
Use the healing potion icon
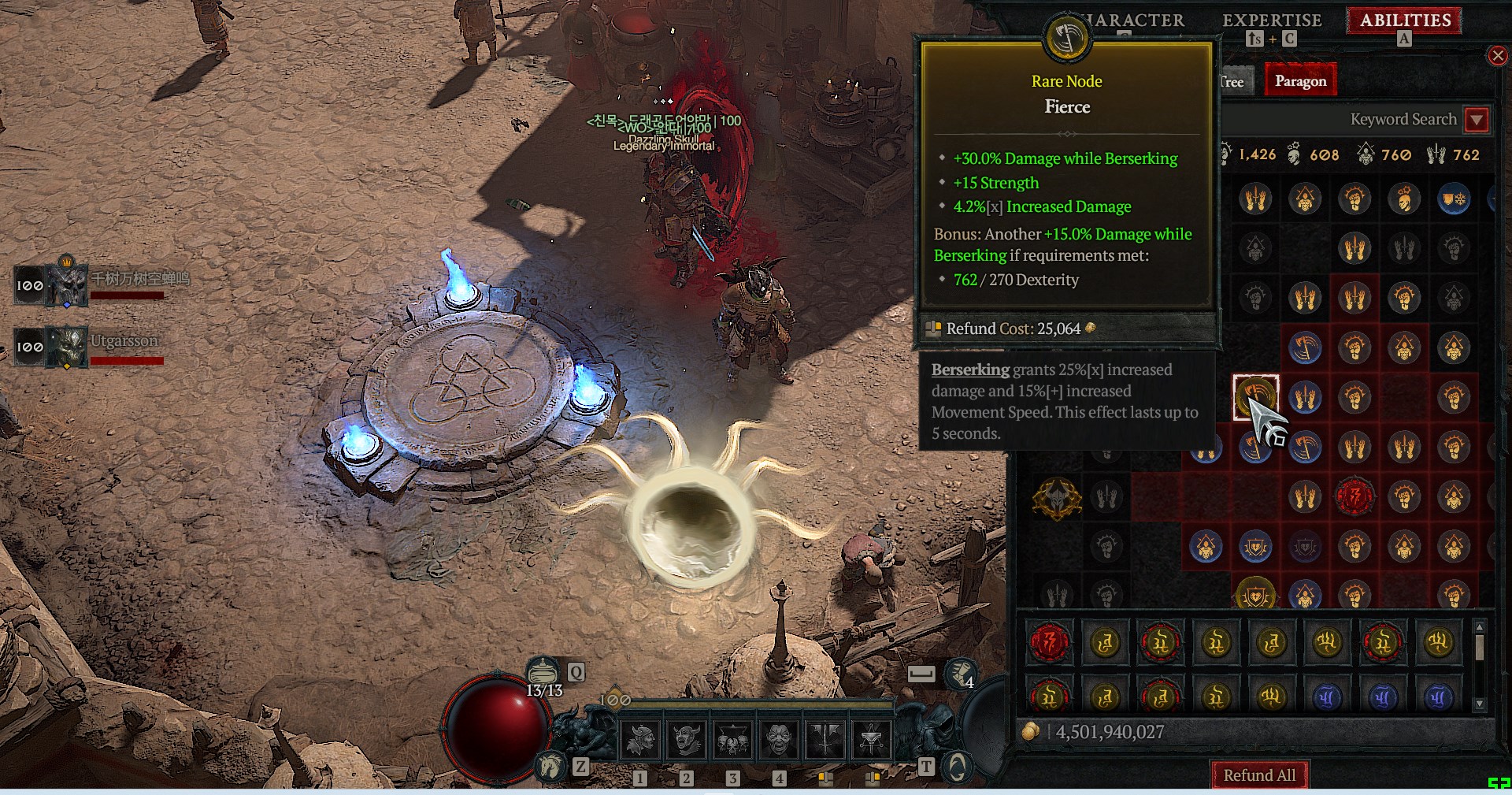[x=542, y=671]
